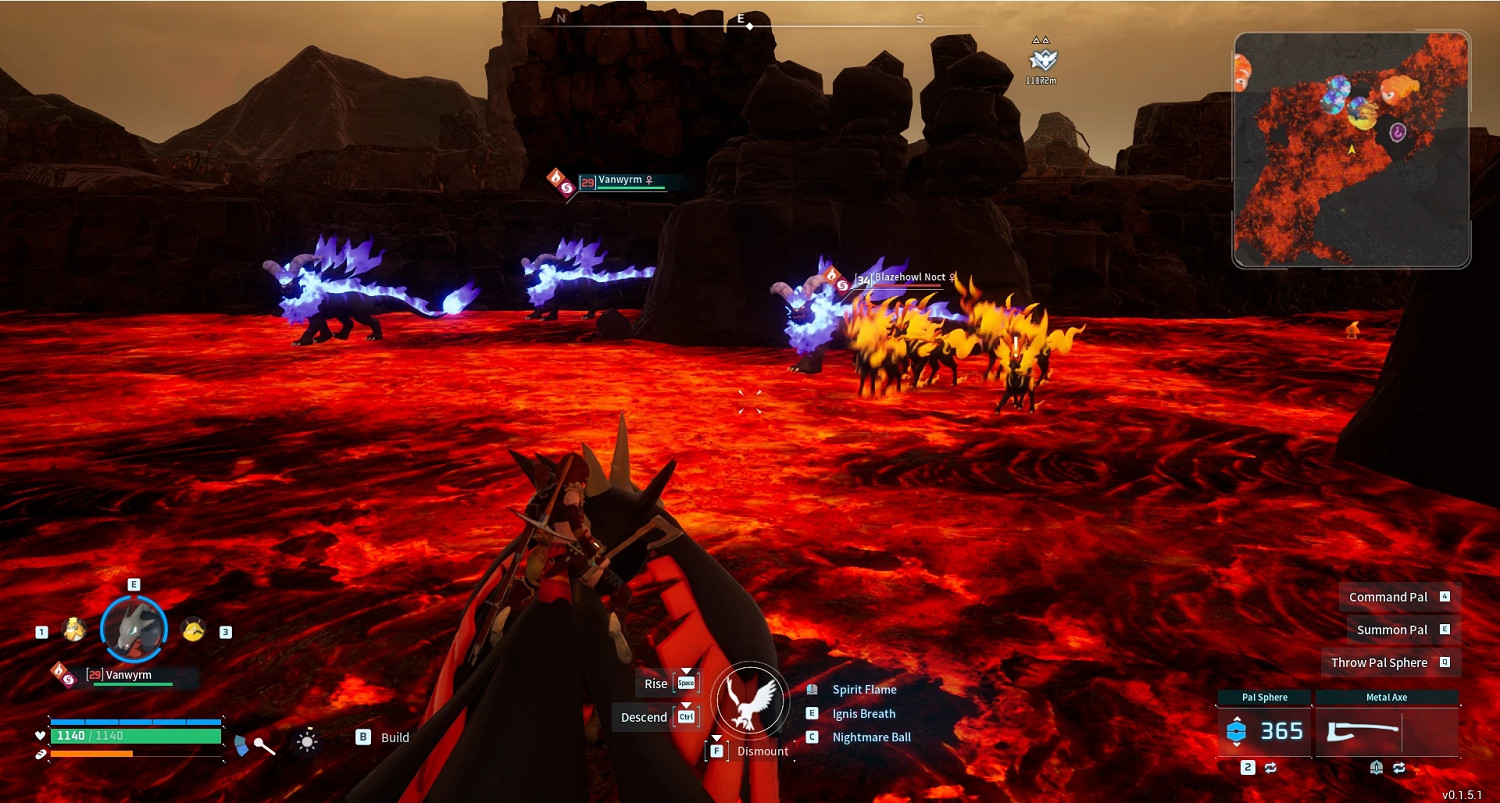Select the Pal Sphere slot
The height and width of the screenshot is (803, 1500).
[x=1264, y=731]
